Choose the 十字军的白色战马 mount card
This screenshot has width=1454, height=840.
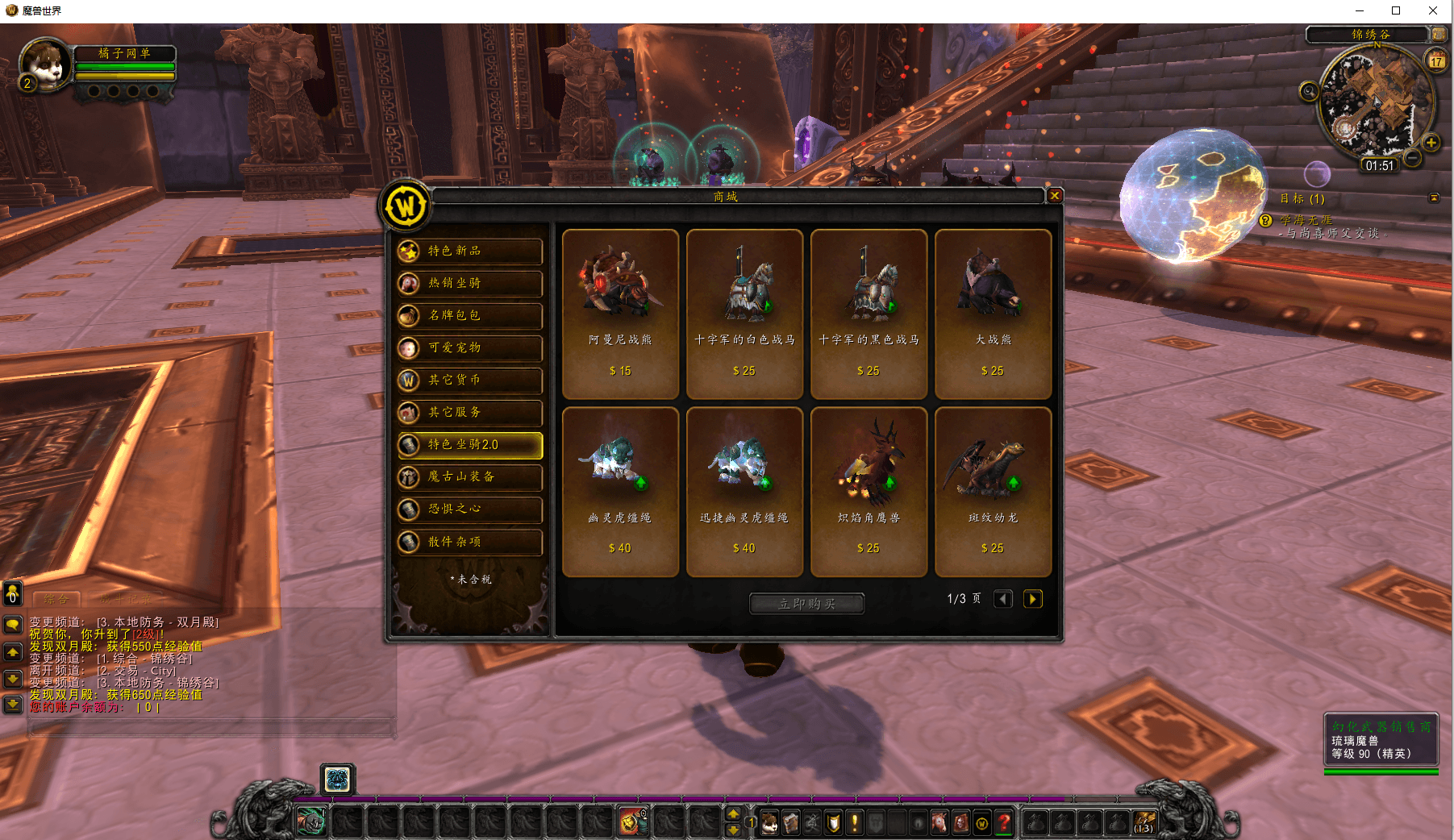[x=744, y=314]
